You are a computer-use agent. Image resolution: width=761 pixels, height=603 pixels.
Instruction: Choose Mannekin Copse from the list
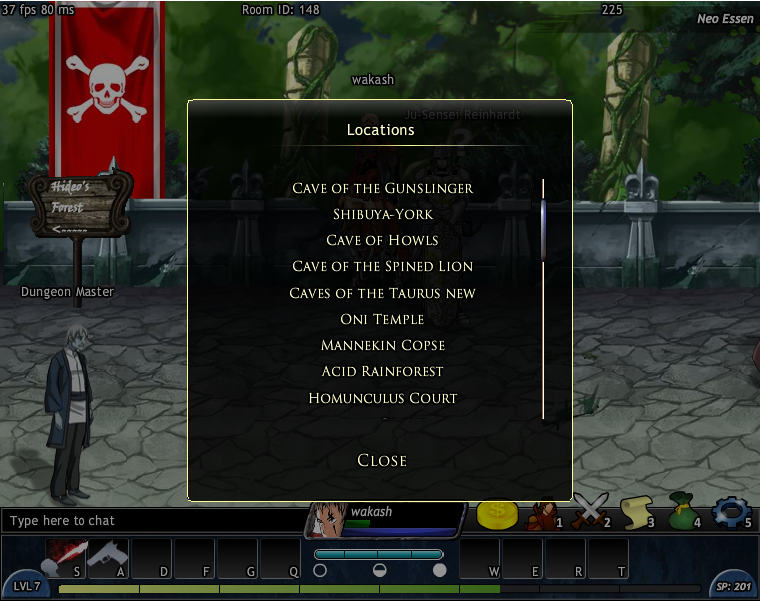[x=382, y=345]
